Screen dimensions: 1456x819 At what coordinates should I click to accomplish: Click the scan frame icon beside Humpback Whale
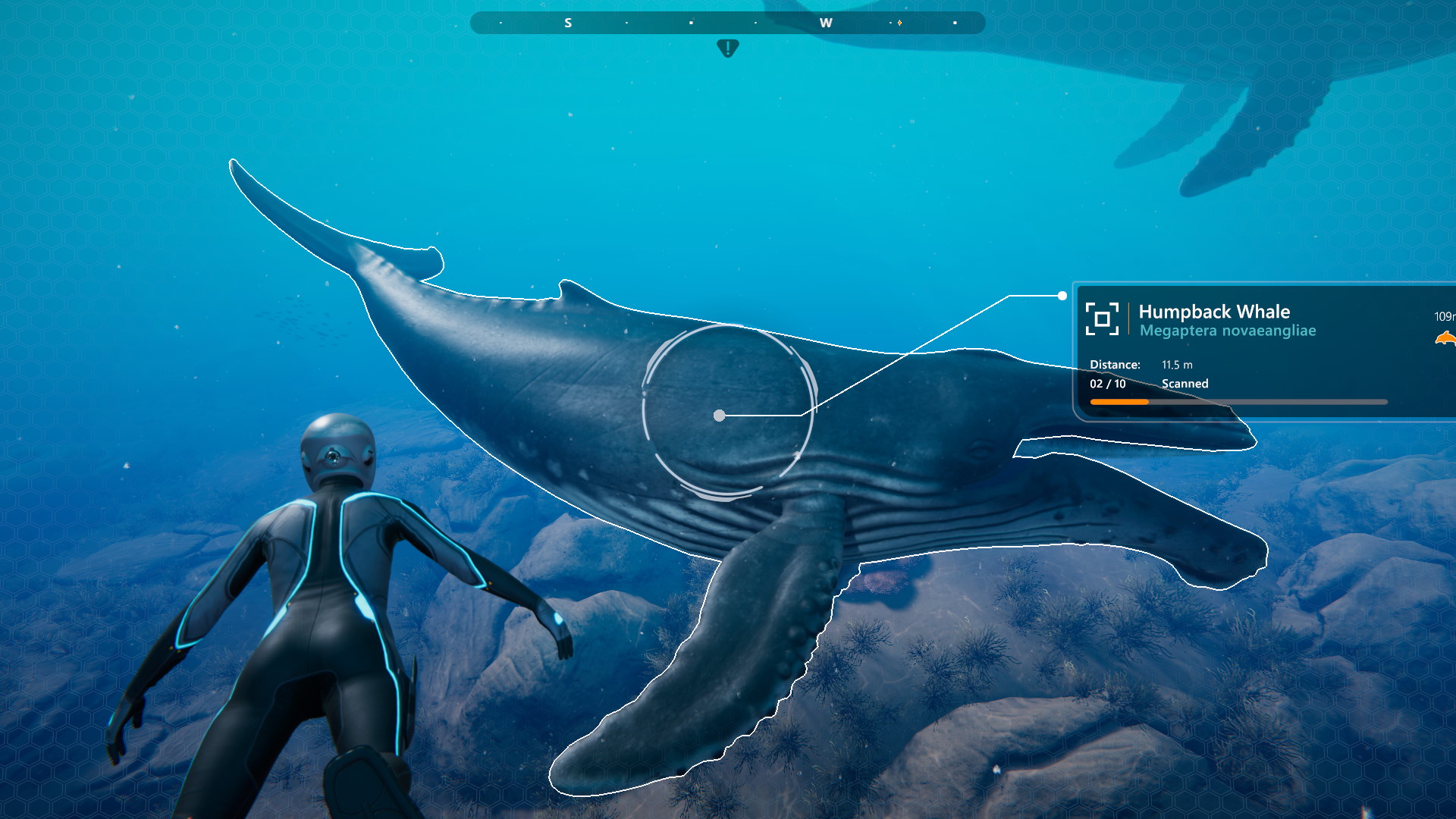click(1102, 318)
